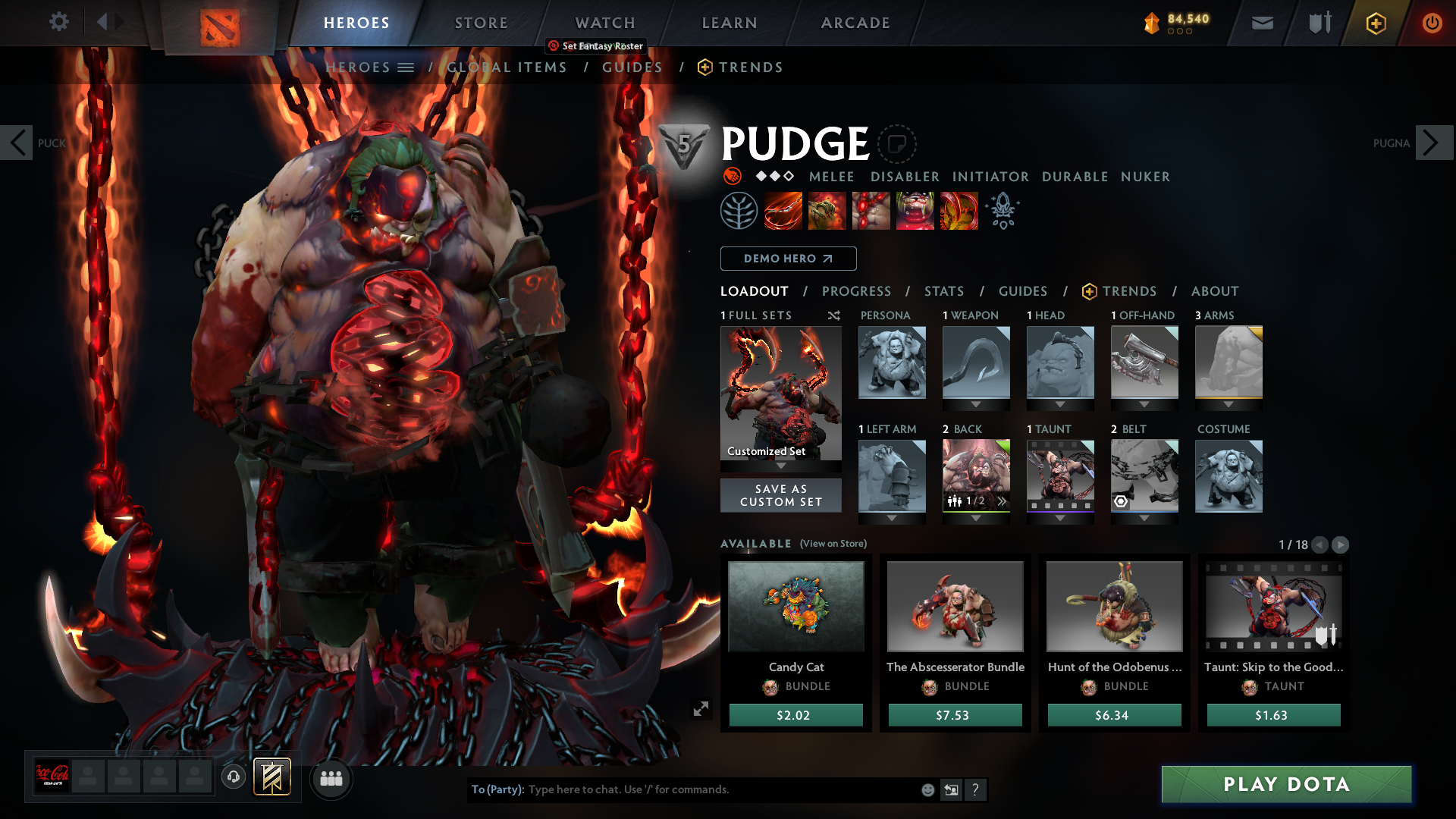Open voice chat headset icon near party bar
This screenshot has width=1456, height=819.
(233, 778)
